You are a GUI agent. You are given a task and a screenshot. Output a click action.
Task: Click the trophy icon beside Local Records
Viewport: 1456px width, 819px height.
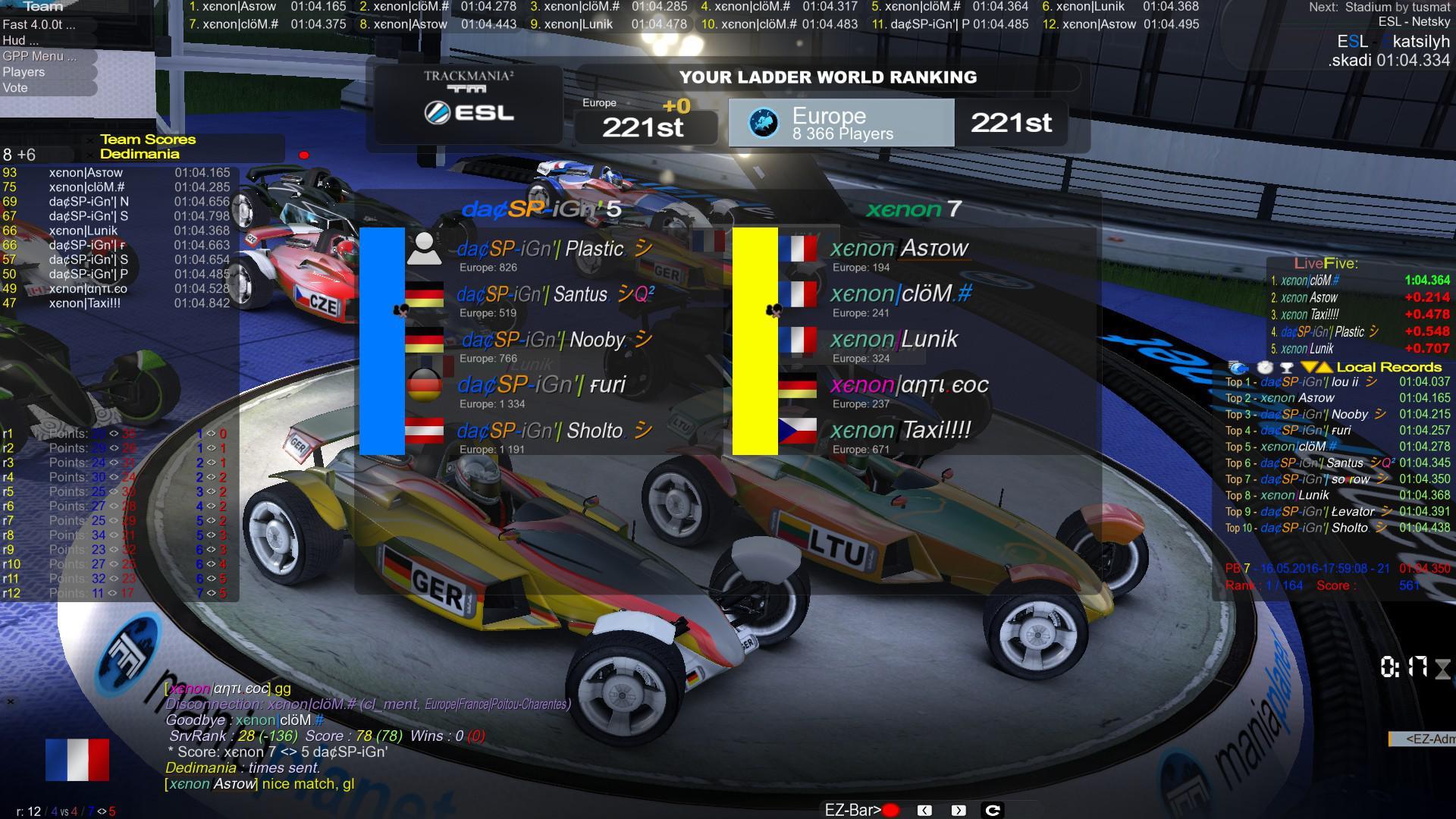pyautogui.click(x=1286, y=367)
